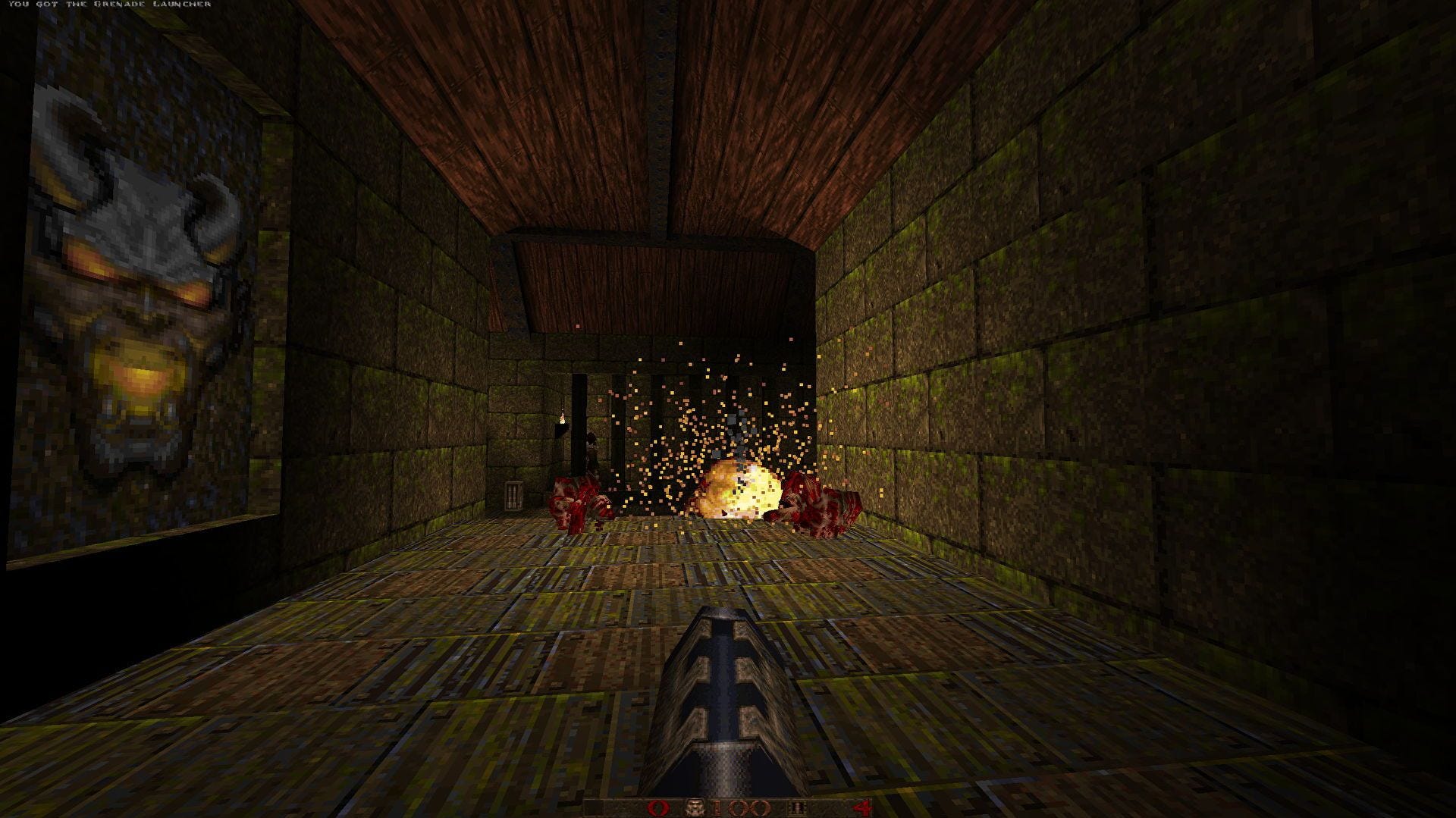
Task: Click the ammo box icon on the status bar
Action: coord(796,806)
